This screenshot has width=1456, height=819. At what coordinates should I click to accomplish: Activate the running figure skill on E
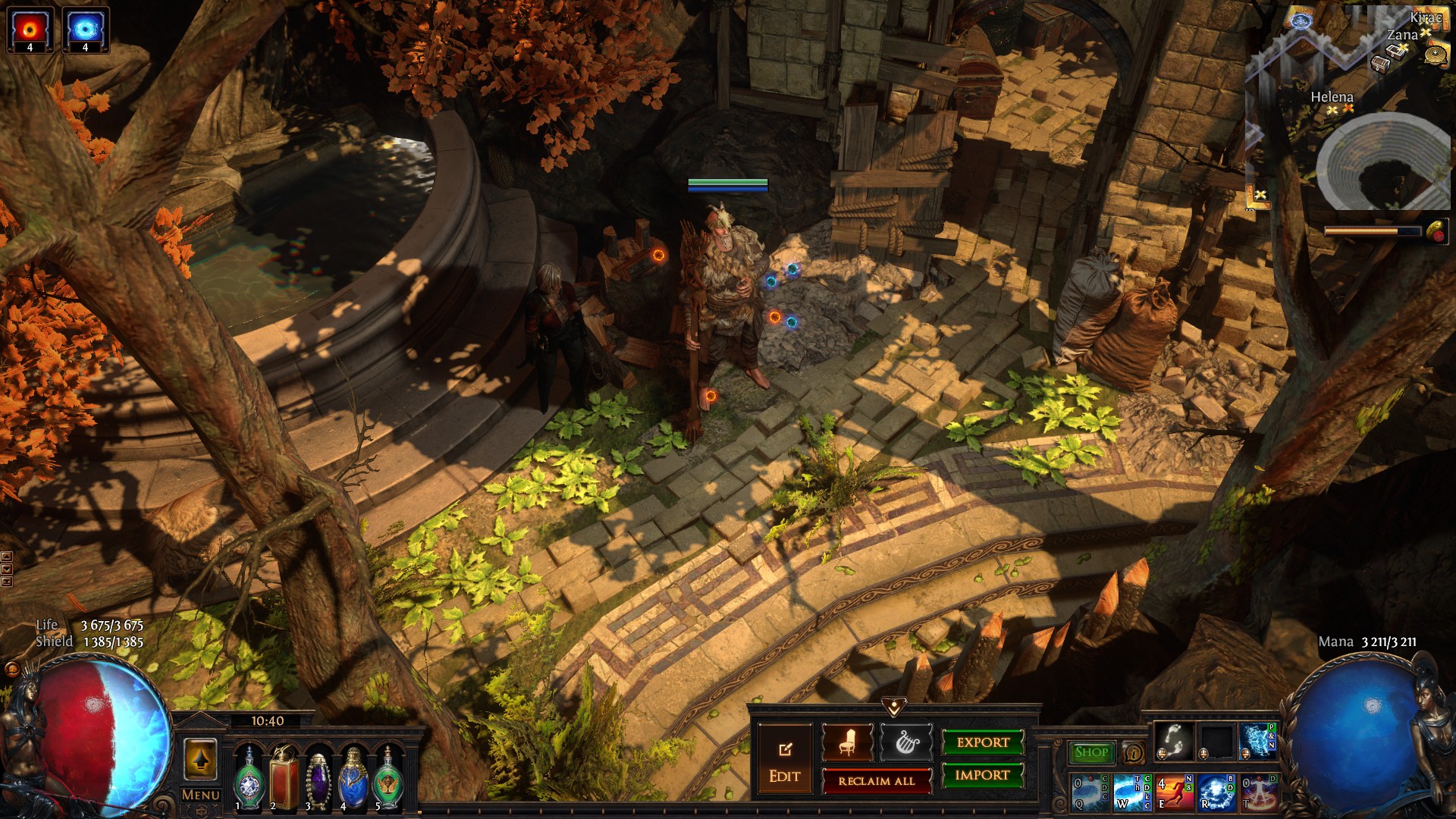(1174, 791)
